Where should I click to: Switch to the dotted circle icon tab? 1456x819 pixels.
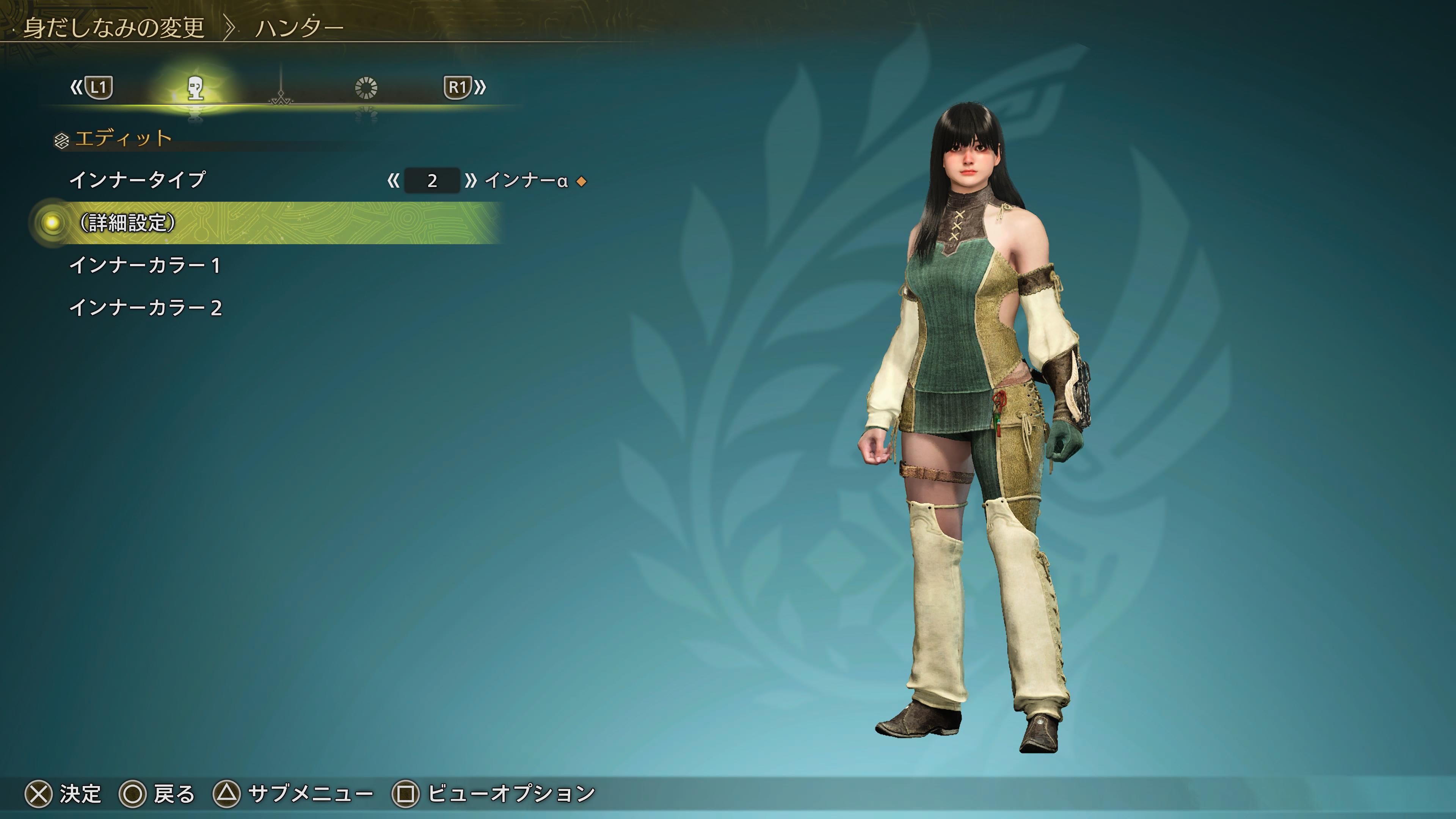pos(366,88)
